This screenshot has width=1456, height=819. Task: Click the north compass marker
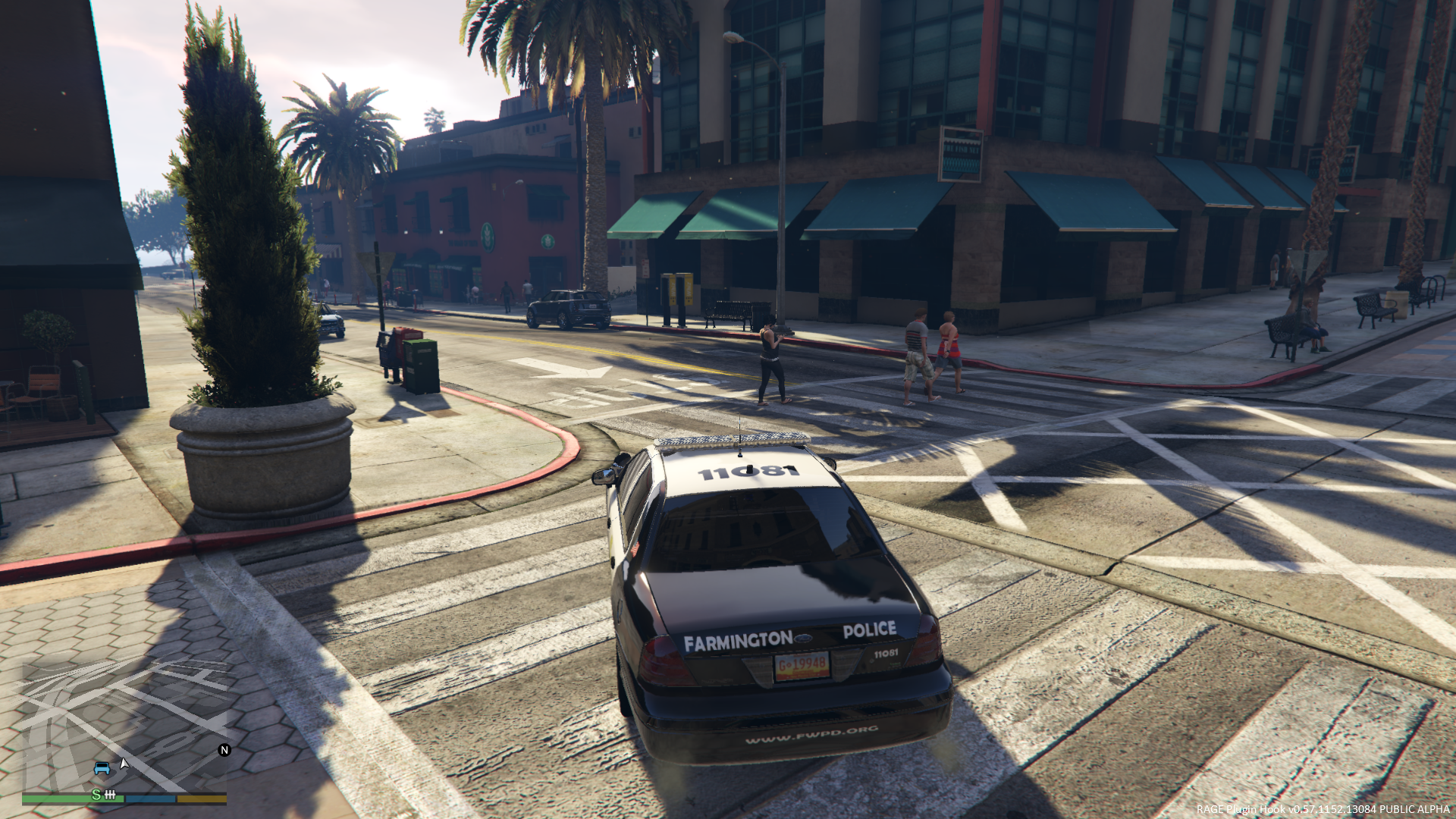tap(224, 750)
